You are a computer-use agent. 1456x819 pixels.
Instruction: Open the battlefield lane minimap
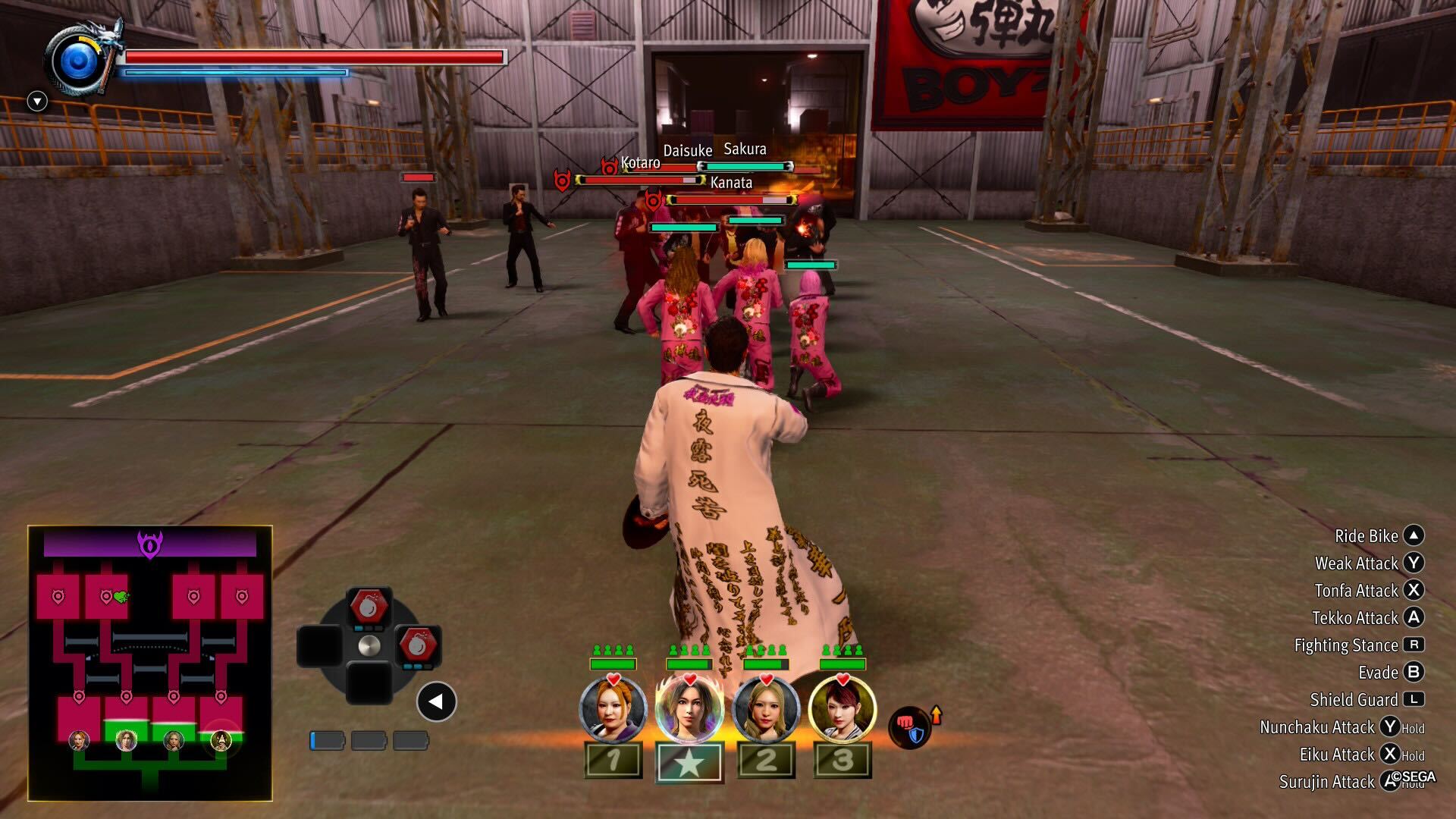pos(150,663)
